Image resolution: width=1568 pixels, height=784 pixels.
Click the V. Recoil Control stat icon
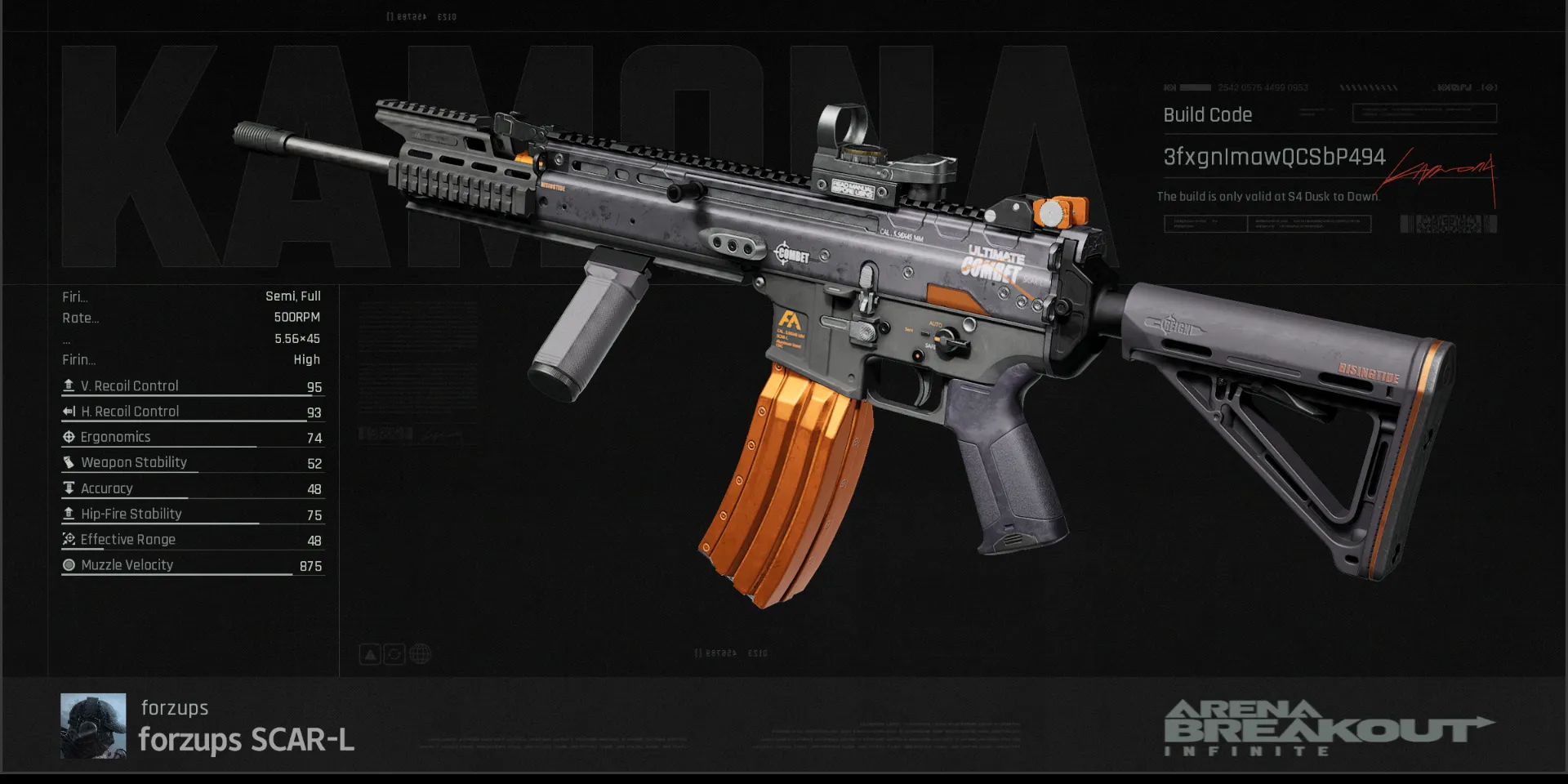point(69,385)
